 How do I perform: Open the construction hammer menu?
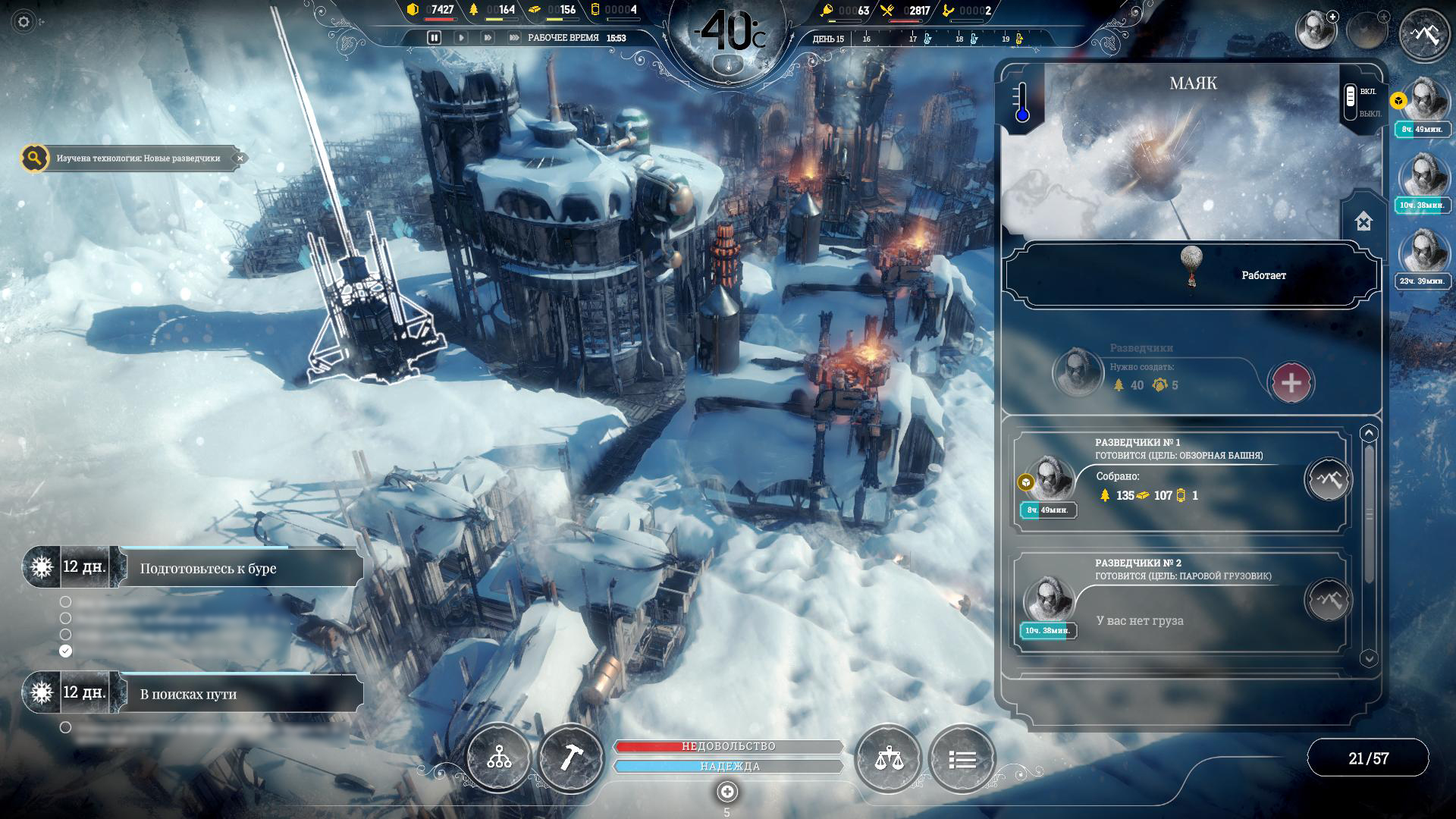(x=570, y=758)
